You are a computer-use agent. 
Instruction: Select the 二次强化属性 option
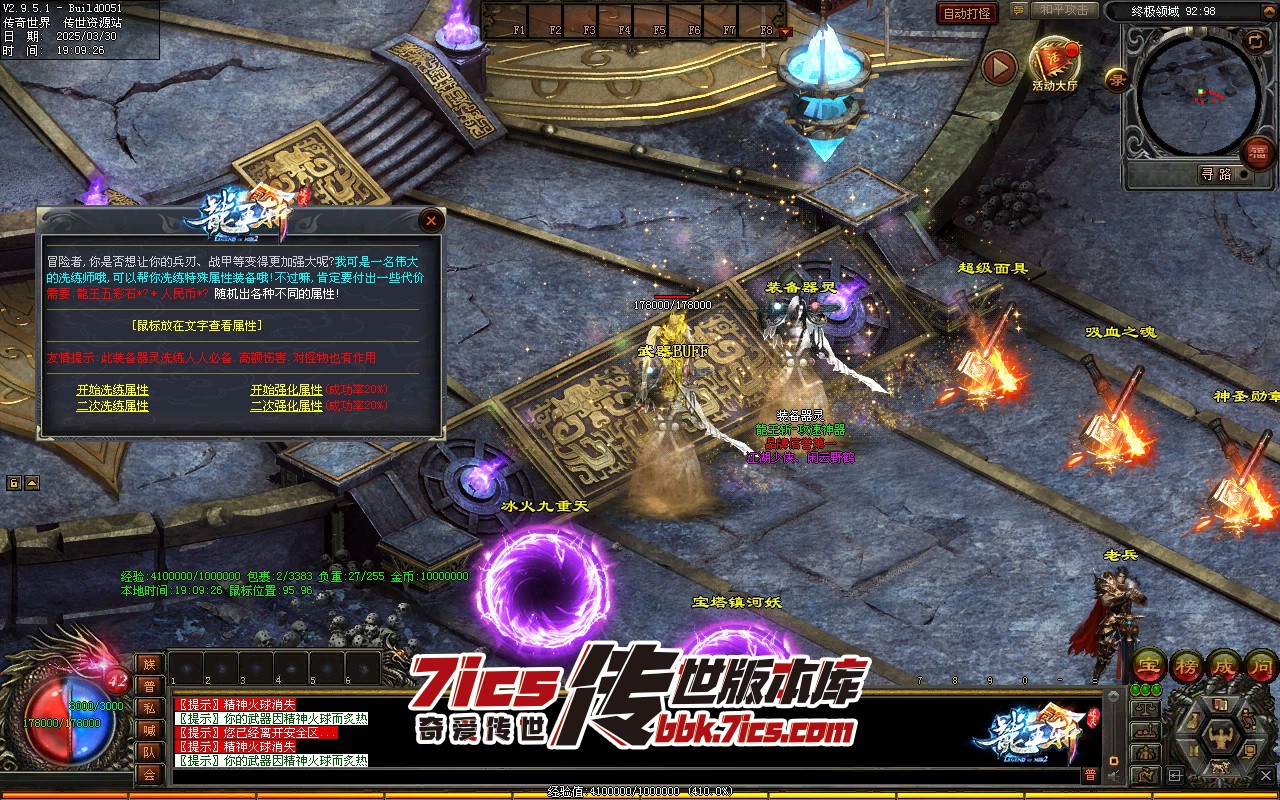[286, 406]
